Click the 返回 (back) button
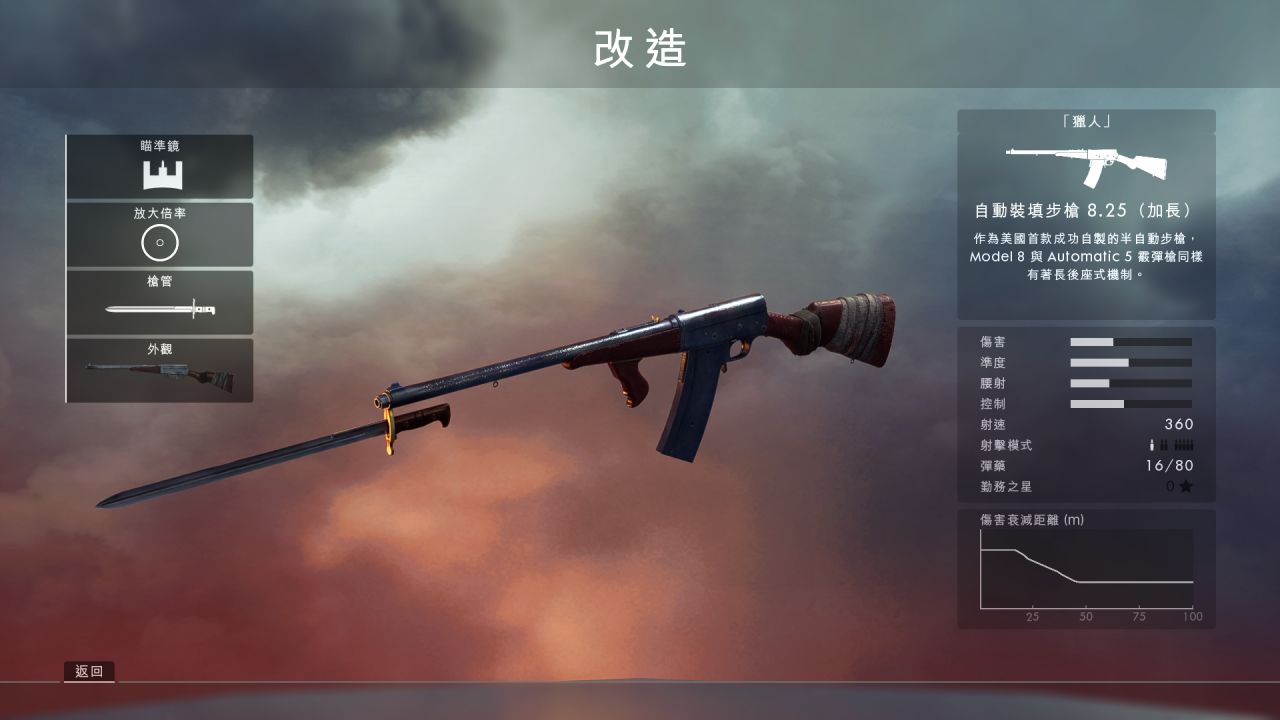 91,671
